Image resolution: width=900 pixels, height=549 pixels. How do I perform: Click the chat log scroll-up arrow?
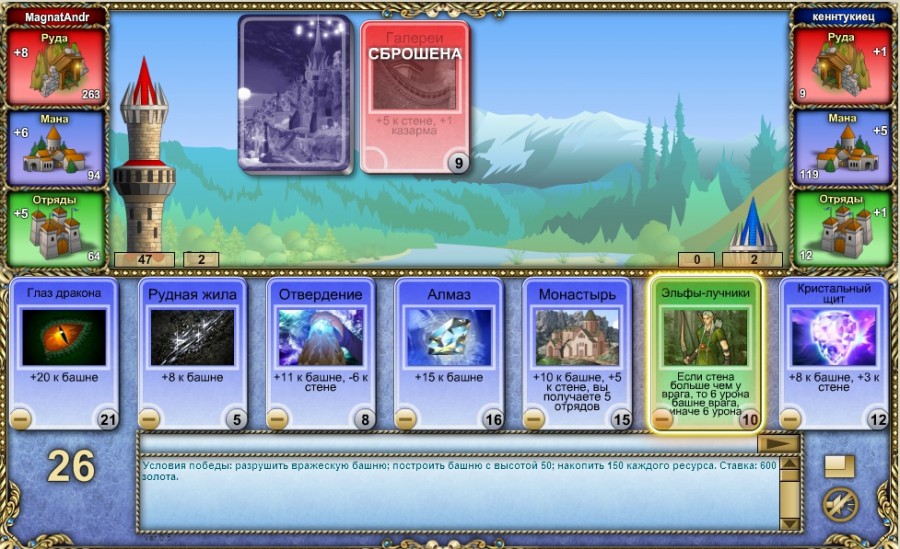(790, 464)
